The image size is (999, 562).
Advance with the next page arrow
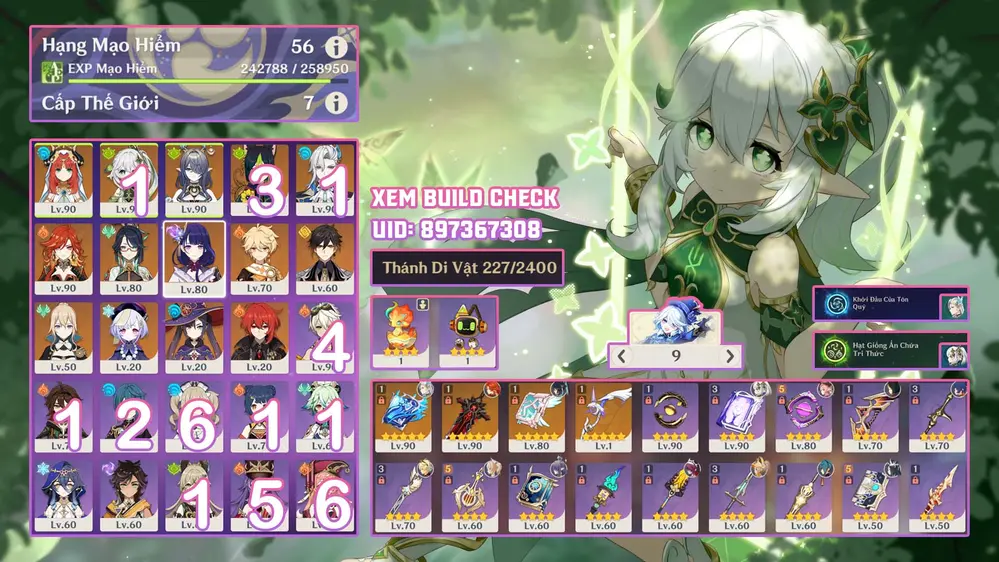click(731, 354)
